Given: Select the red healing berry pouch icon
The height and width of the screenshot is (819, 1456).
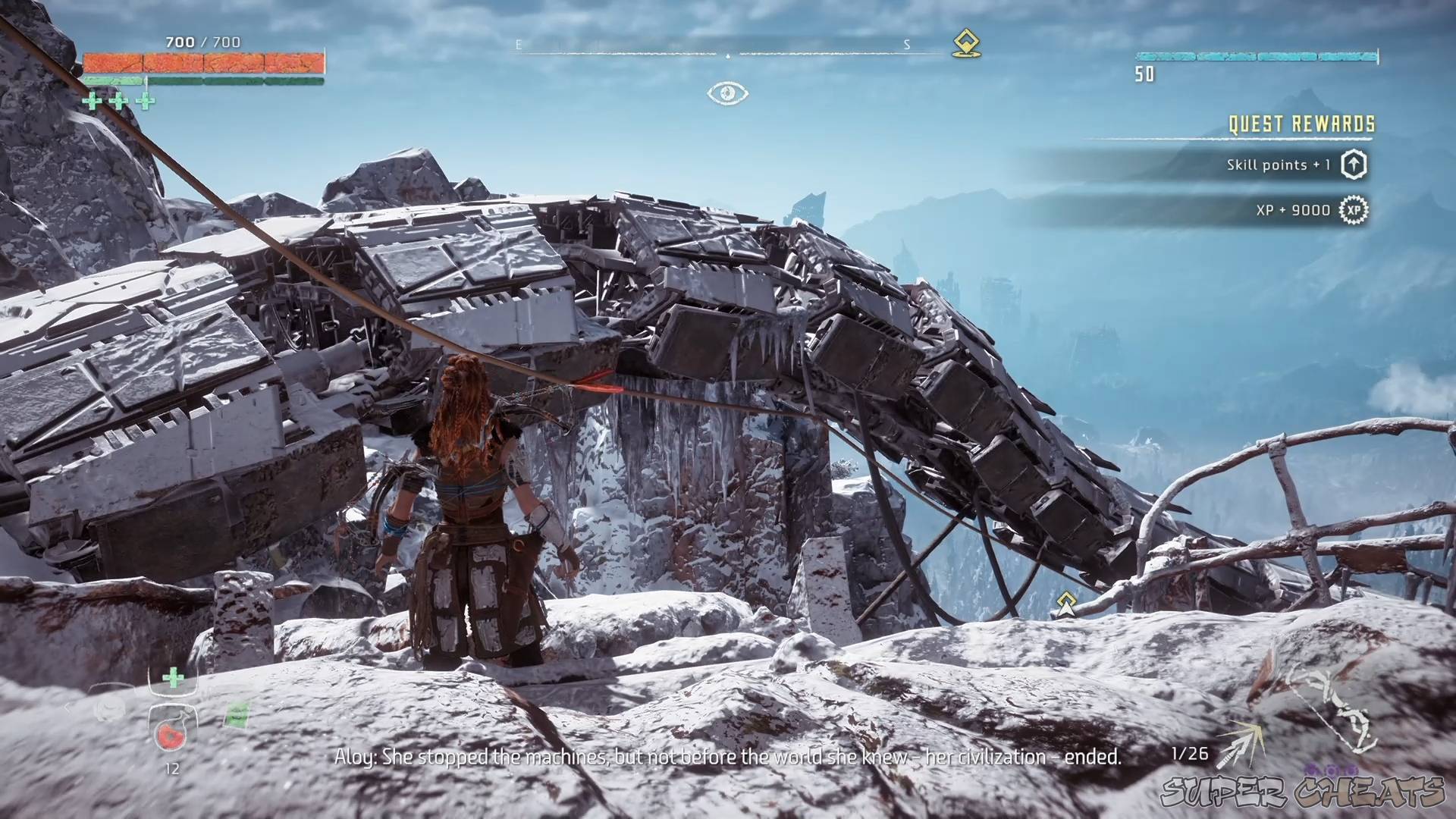Looking at the screenshot, I should [x=170, y=736].
